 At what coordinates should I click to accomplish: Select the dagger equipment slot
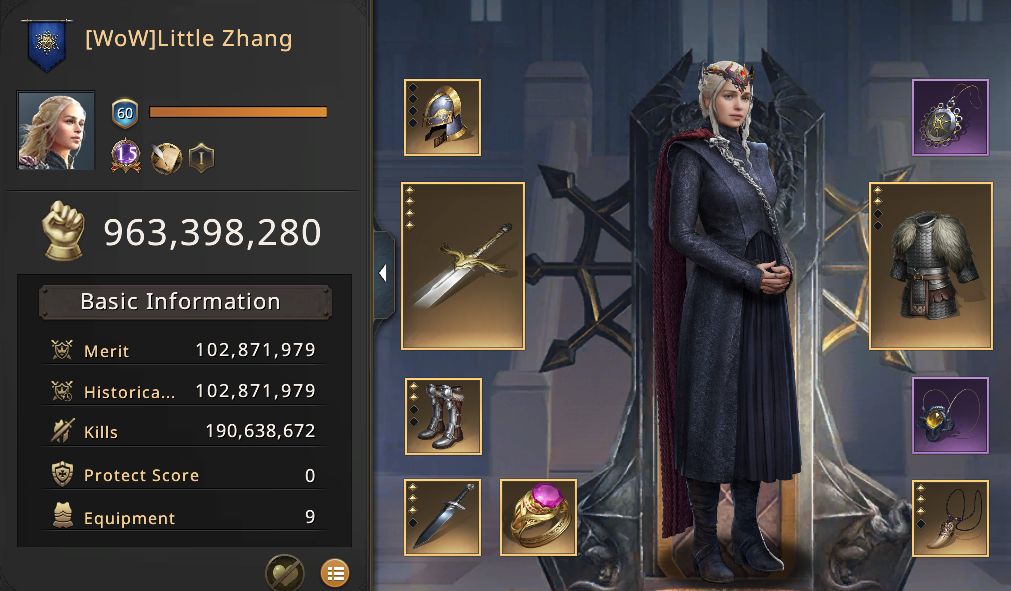click(x=442, y=517)
